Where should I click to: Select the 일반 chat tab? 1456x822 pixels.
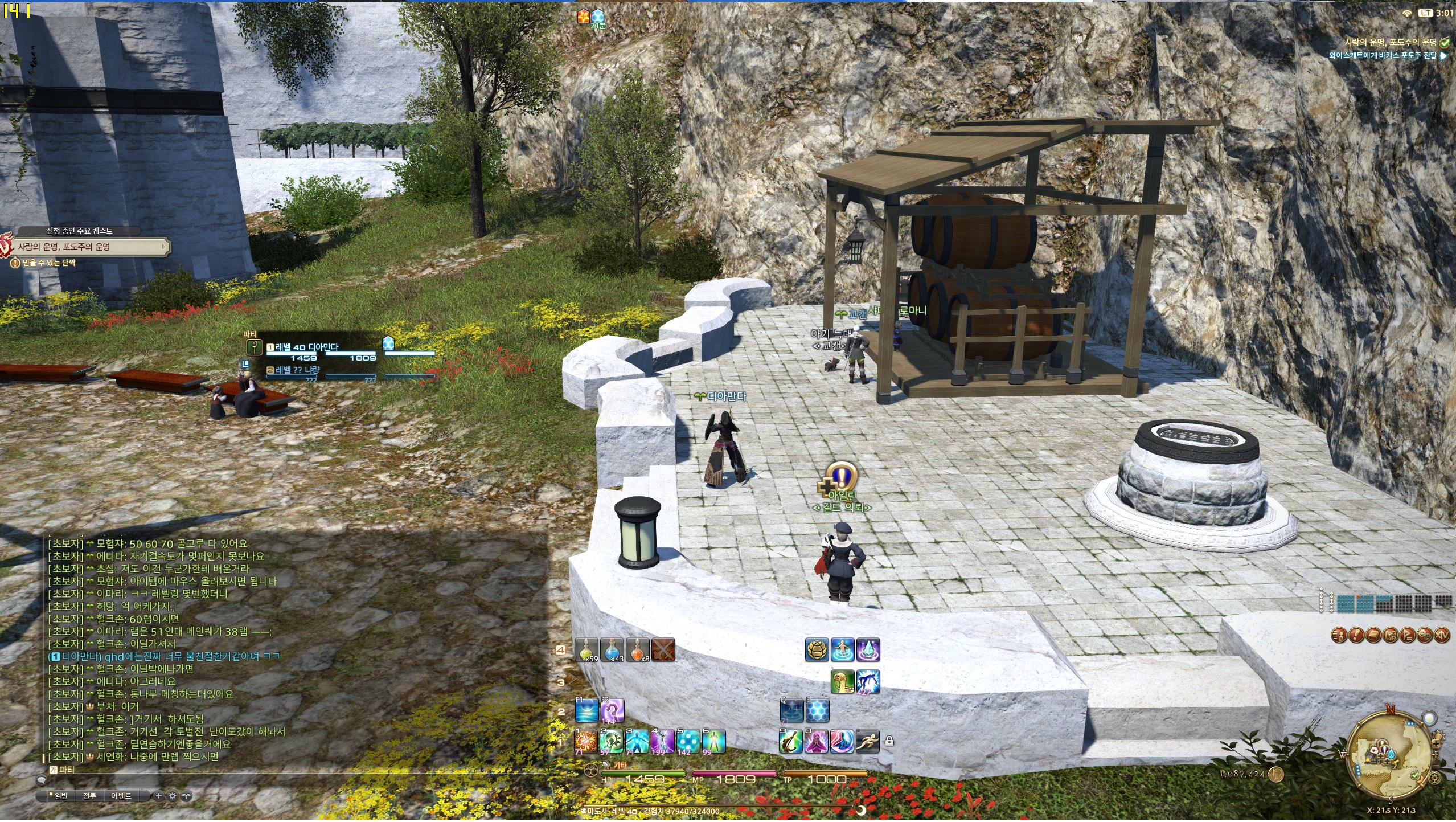(59, 796)
